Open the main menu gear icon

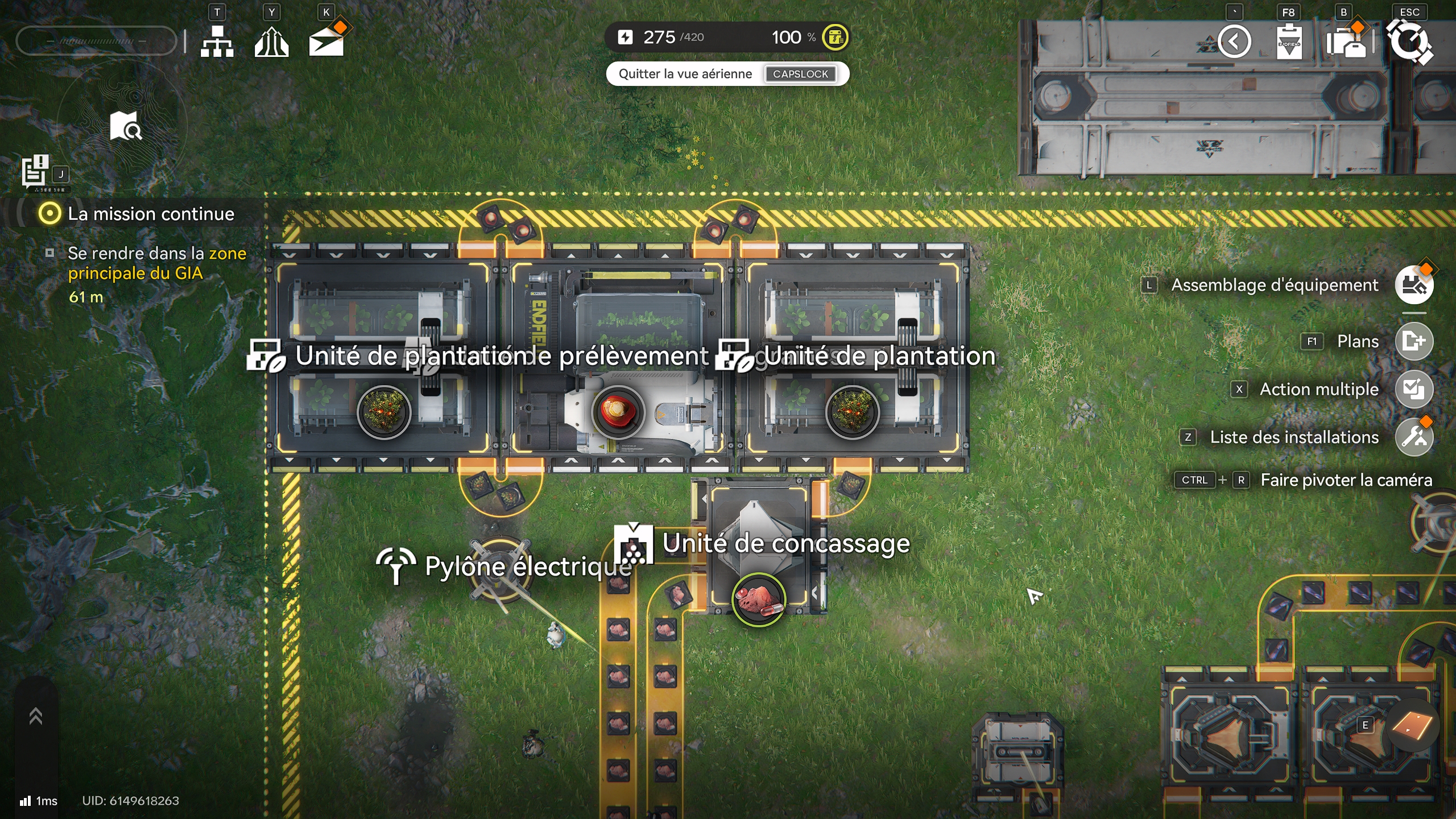coord(1409,42)
